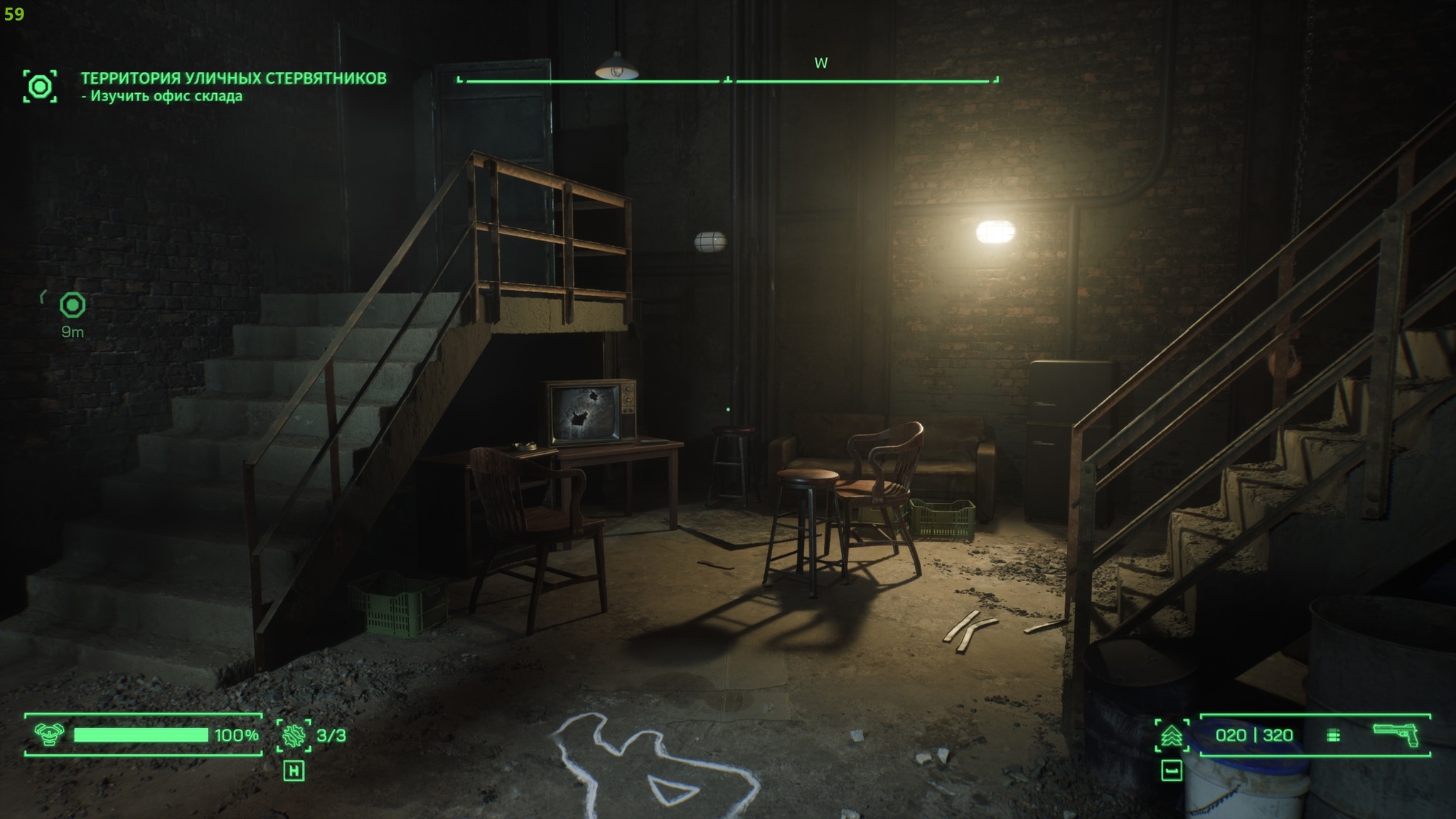Click the compass bar with the W heading
The width and height of the screenshot is (1456, 819).
pyautogui.click(x=727, y=80)
